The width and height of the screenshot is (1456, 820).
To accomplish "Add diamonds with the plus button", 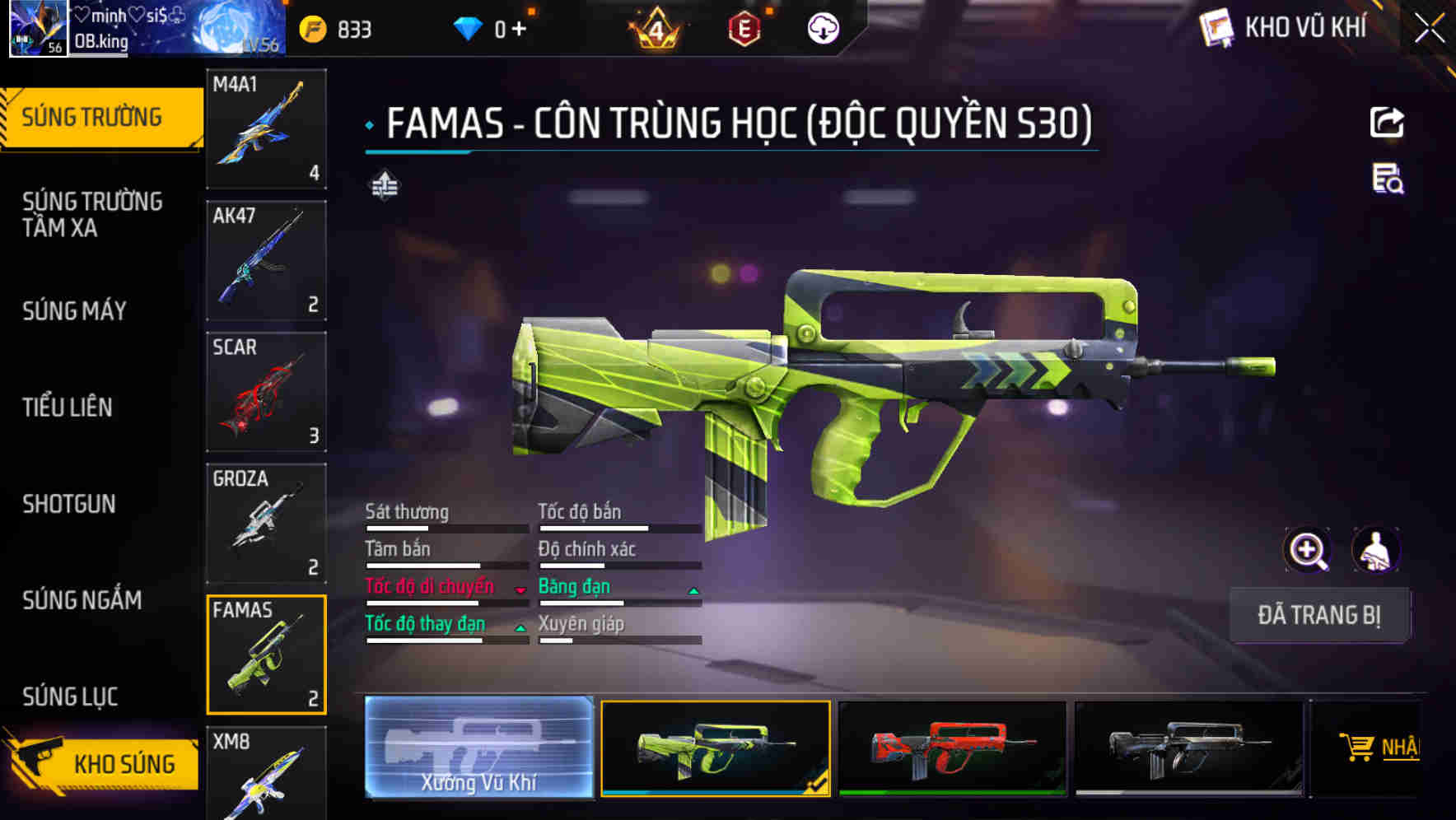I will 519,30.
